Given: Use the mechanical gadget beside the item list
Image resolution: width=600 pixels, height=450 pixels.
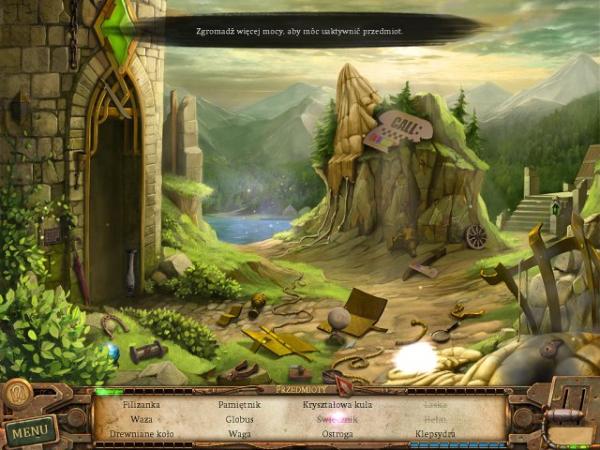Looking at the screenshot, I should tap(565, 412).
